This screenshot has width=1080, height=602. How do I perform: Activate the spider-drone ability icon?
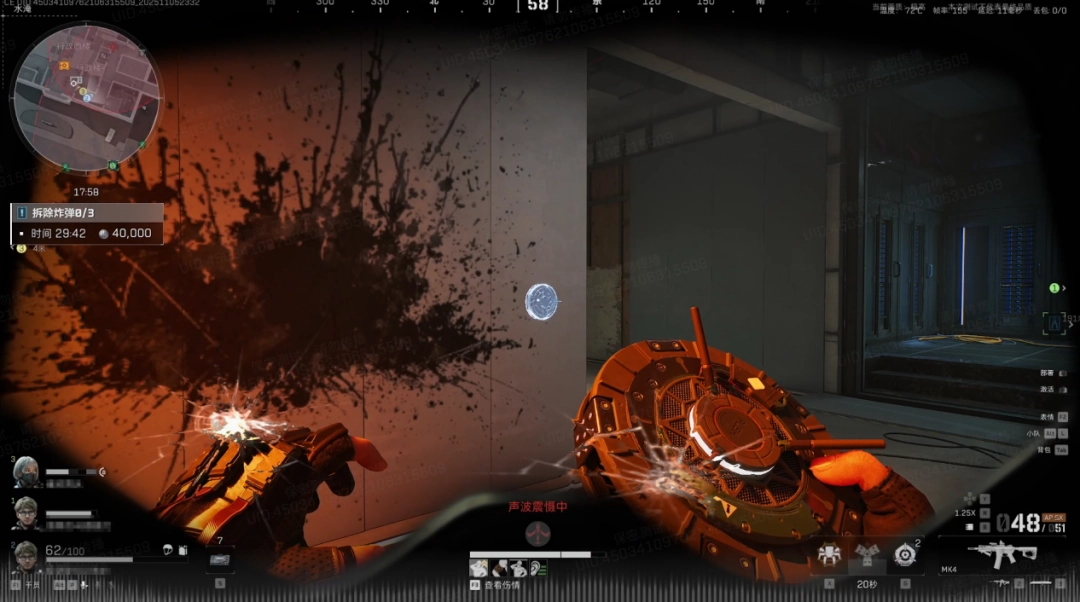830,554
